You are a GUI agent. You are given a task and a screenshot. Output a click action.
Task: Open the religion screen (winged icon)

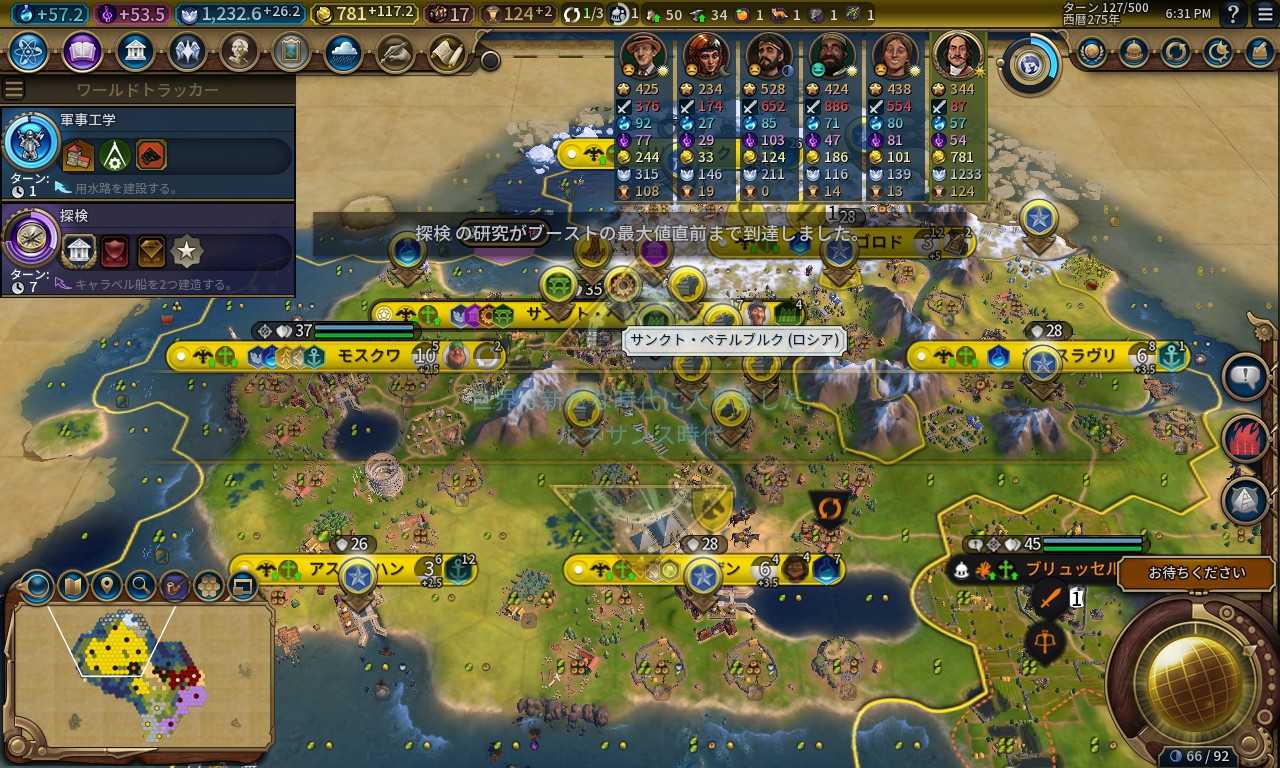click(x=187, y=51)
